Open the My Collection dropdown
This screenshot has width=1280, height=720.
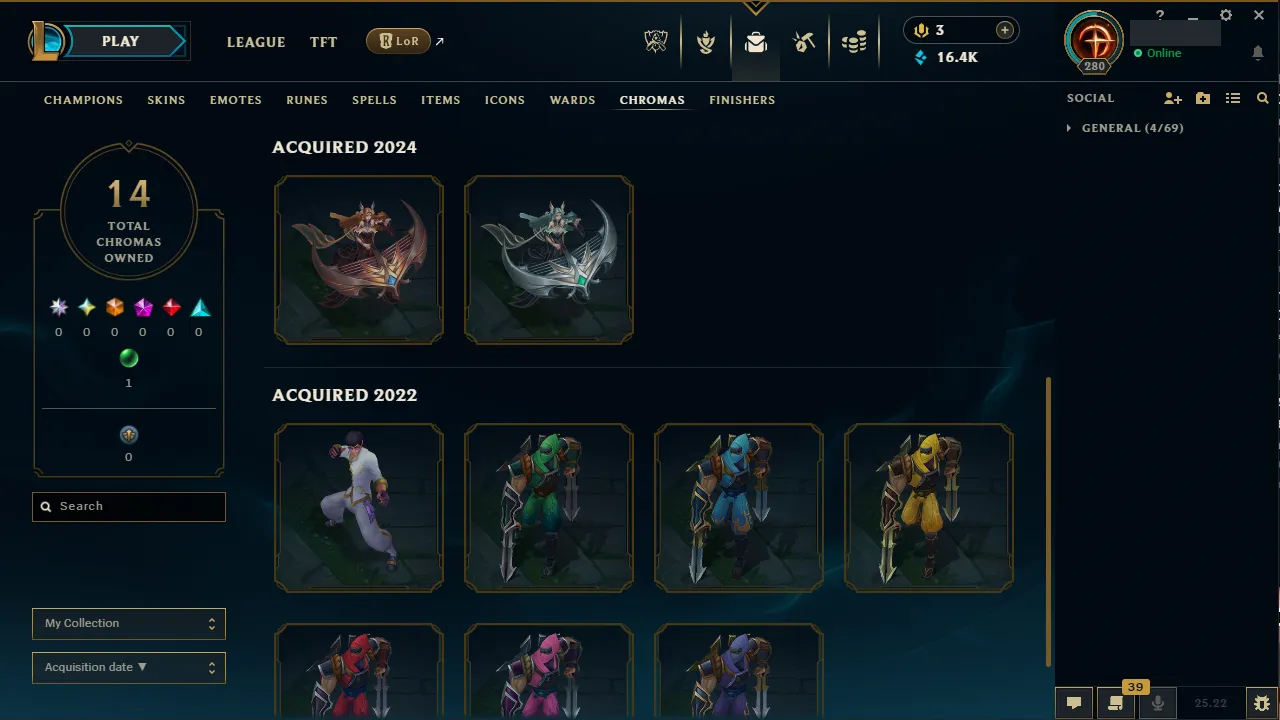point(128,623)
